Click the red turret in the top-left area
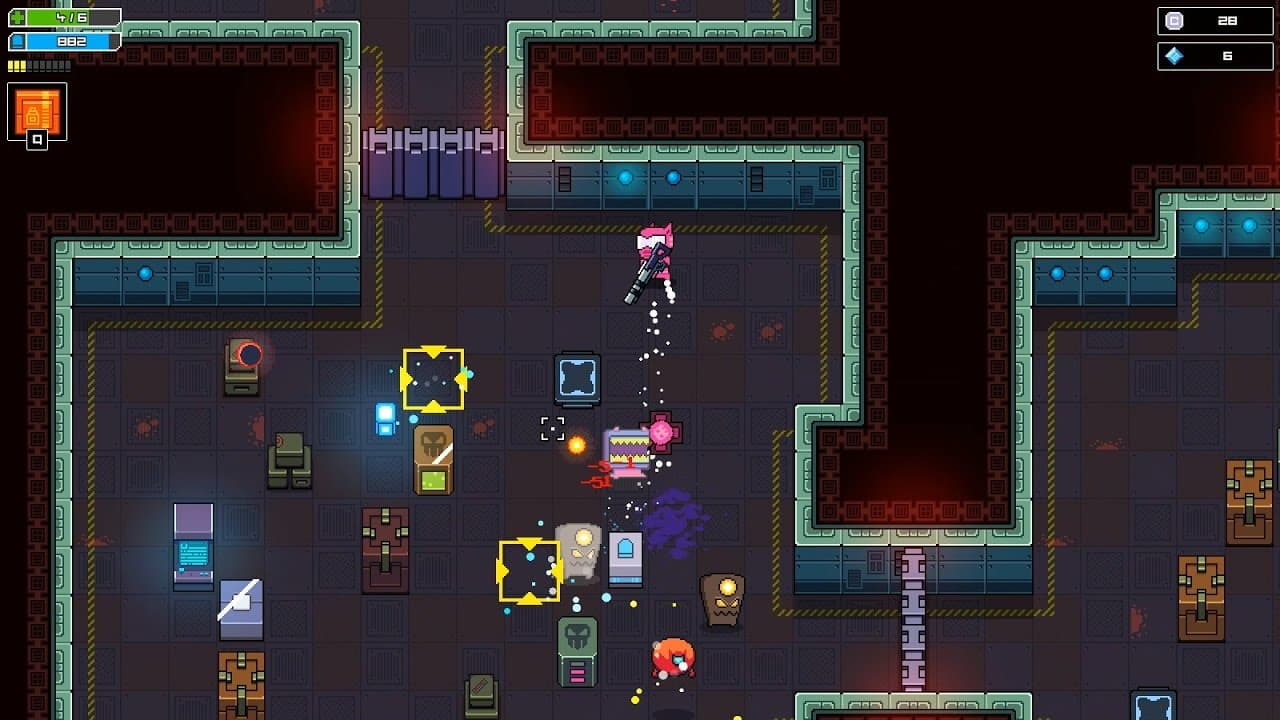 pos(243,365)
